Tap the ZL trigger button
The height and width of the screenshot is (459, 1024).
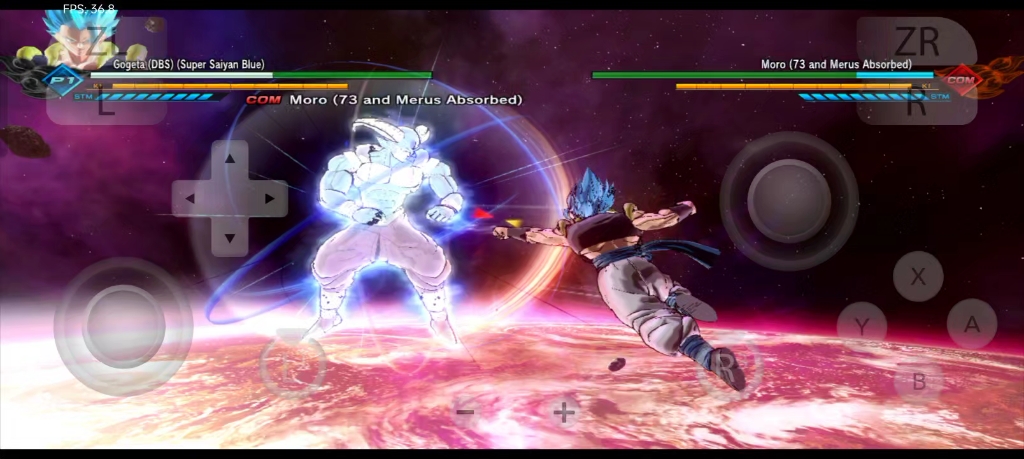(x=100, y=42)
